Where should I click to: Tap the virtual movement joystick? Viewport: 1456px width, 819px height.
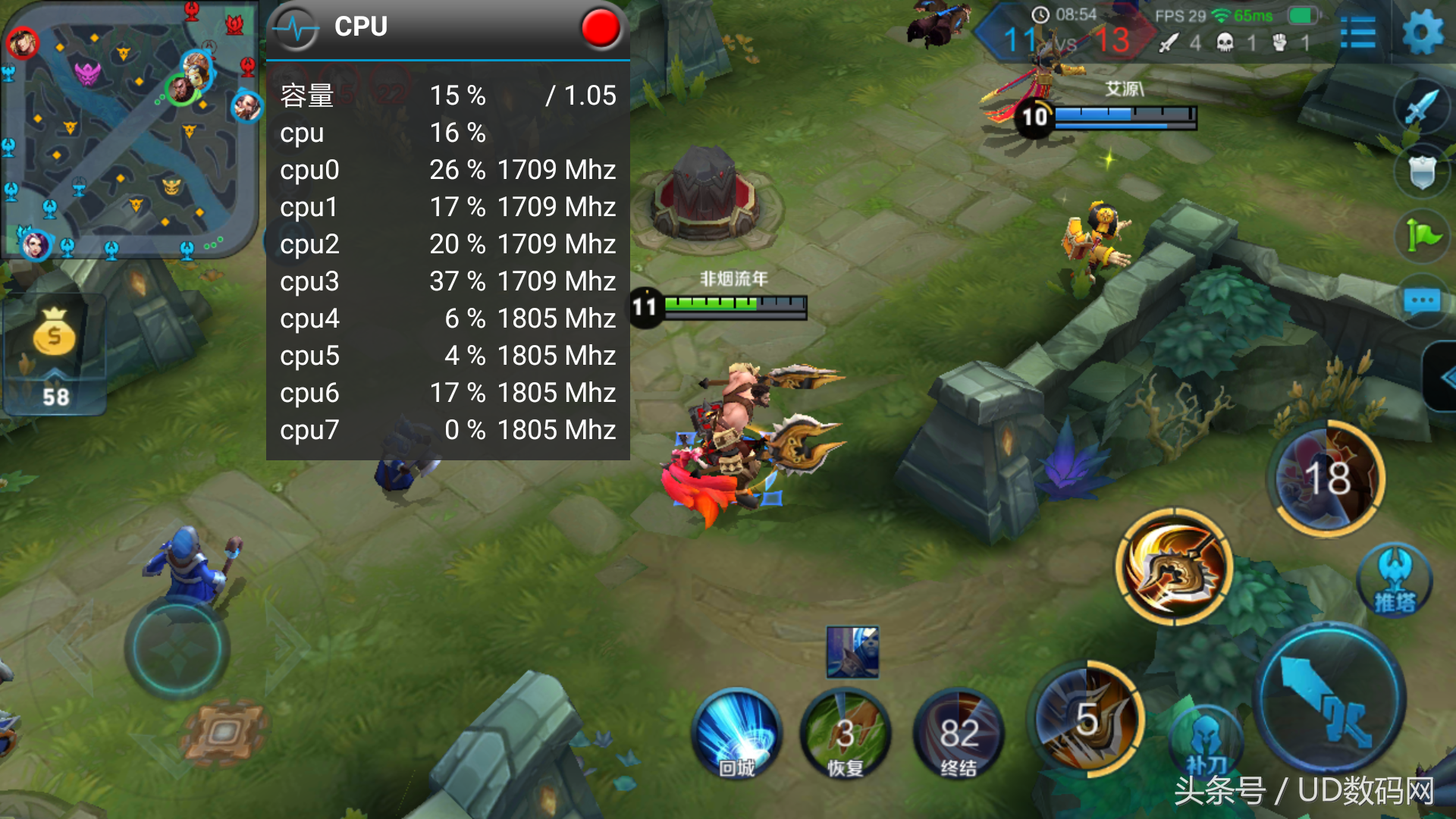[177, 648]
